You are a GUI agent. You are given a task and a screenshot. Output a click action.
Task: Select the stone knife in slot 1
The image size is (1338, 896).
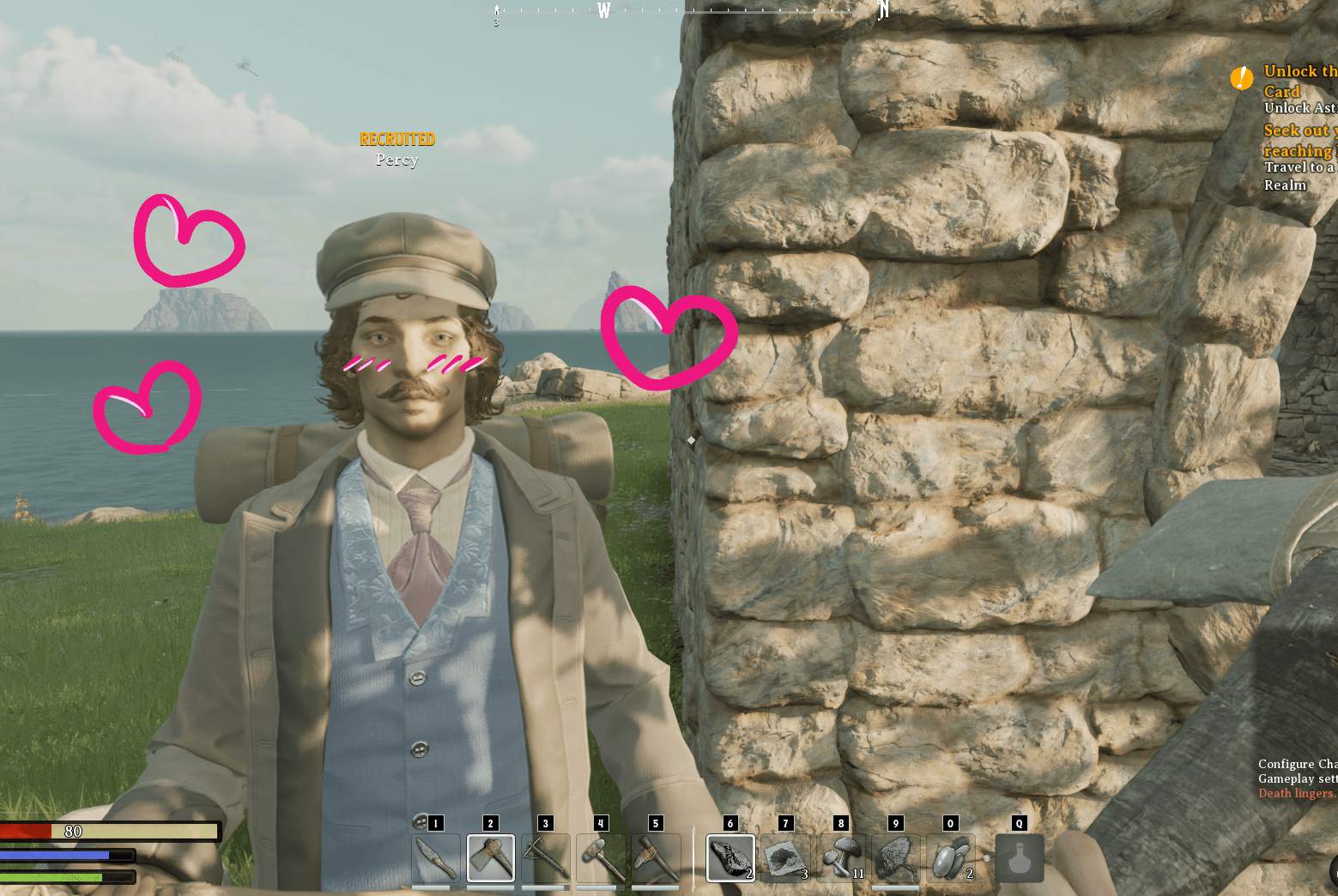tap(435, 857)
